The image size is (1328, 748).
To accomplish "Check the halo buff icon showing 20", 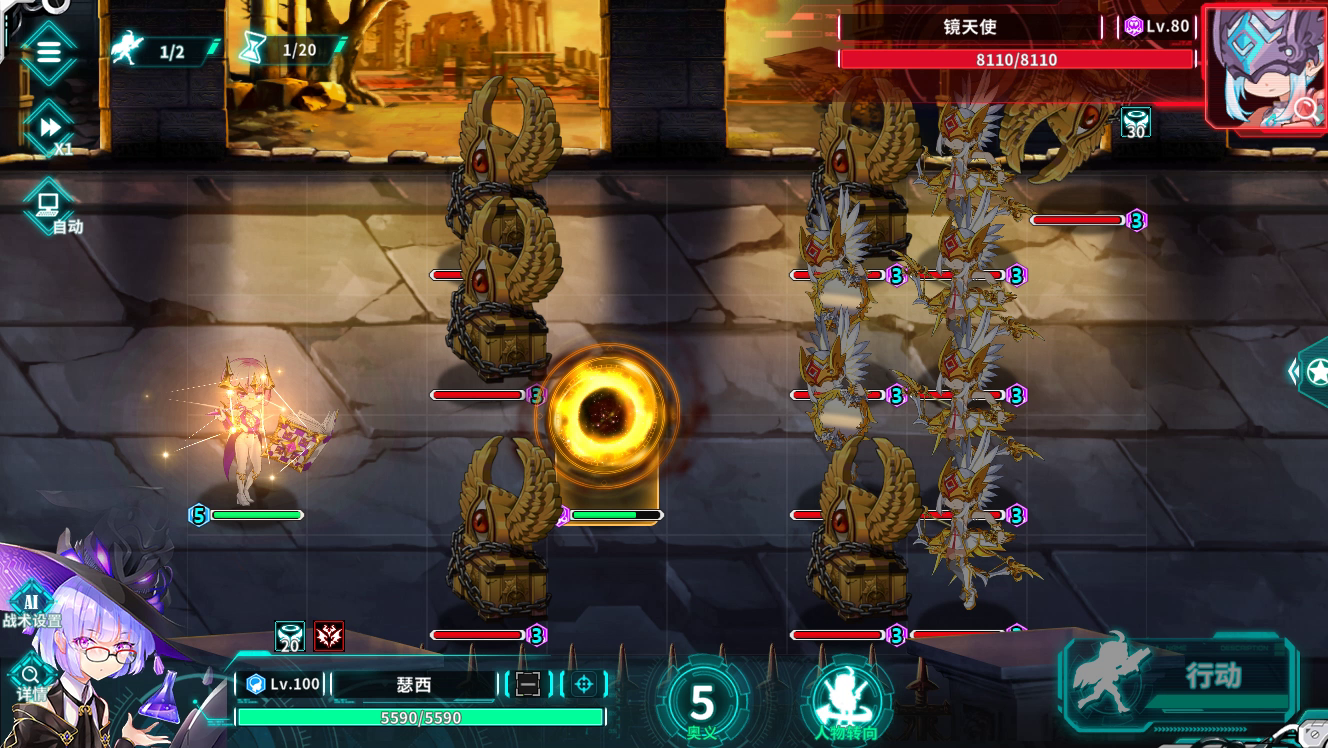I will coord(290,636).
